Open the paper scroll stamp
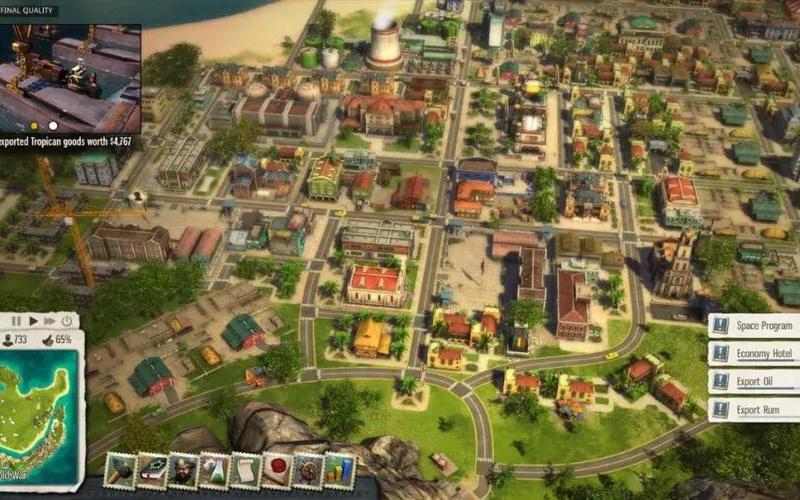This screenshot has width=800, height=500. pos(245,471)
